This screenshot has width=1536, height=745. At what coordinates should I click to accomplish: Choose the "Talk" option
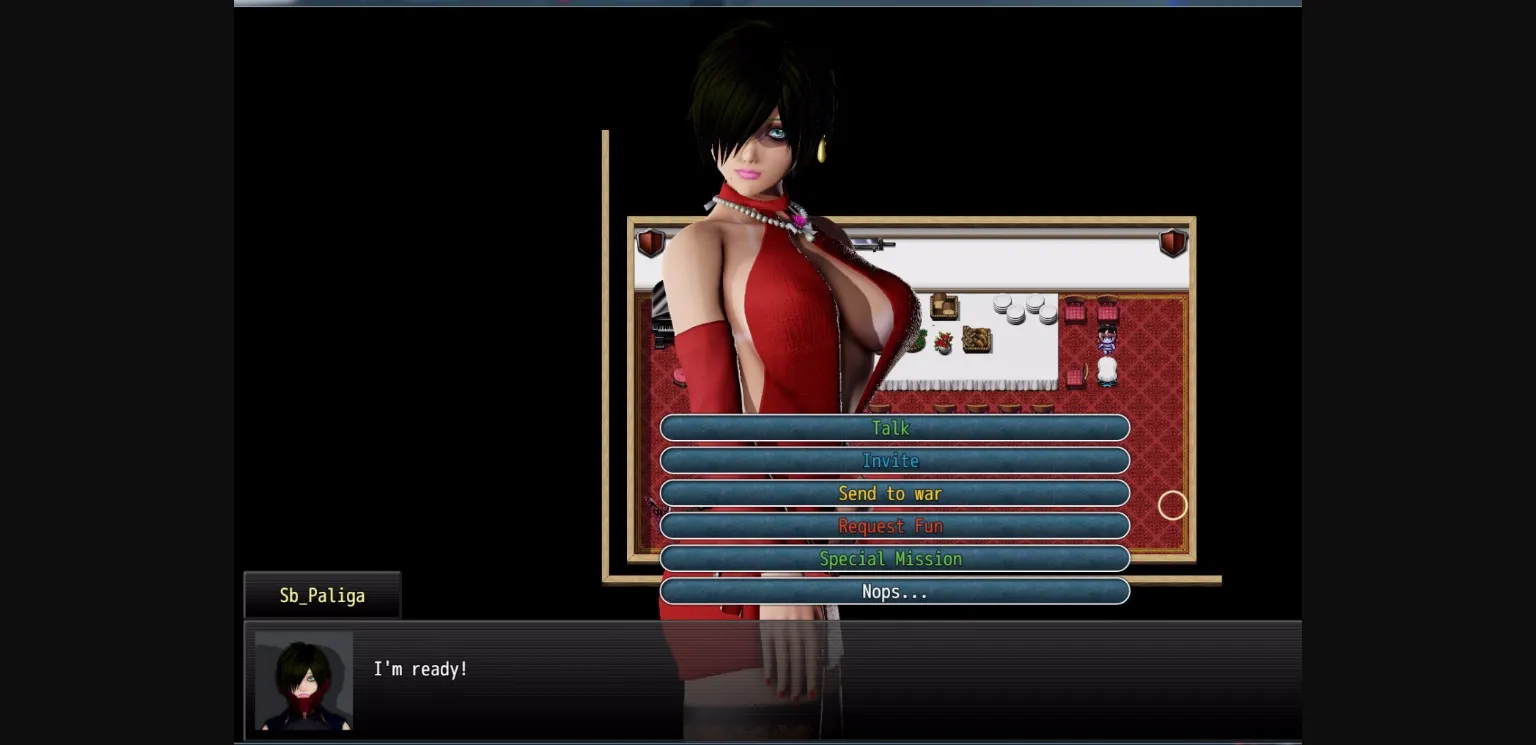891,428
